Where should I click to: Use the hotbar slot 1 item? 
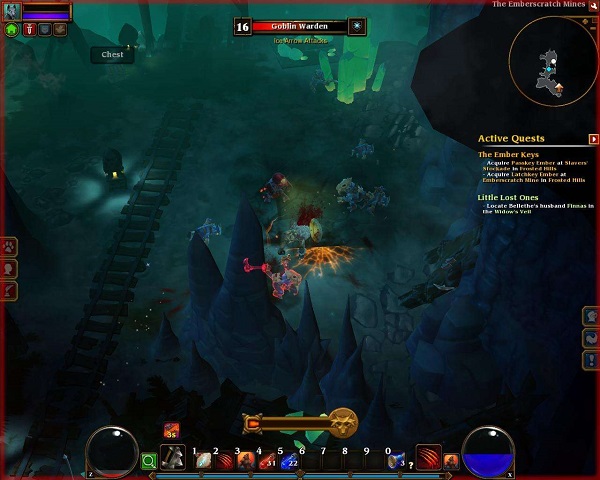[203, 460]
